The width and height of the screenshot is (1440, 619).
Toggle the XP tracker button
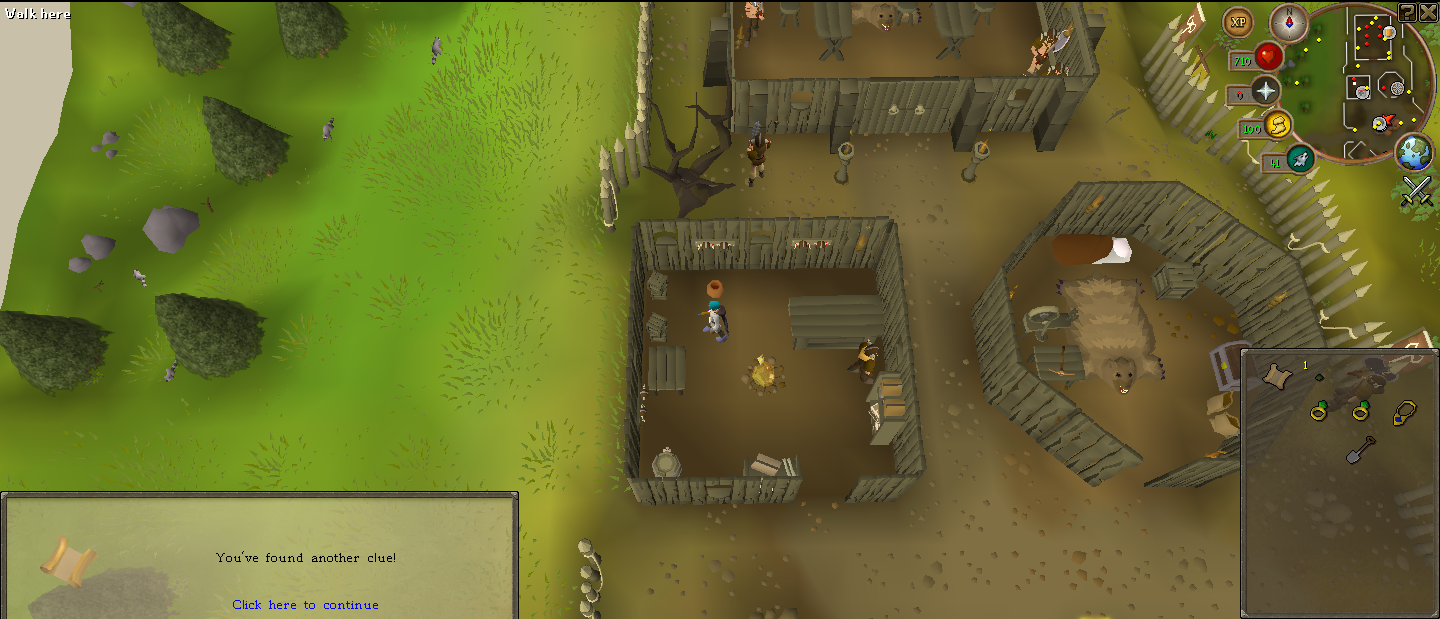pos(1239,22)
